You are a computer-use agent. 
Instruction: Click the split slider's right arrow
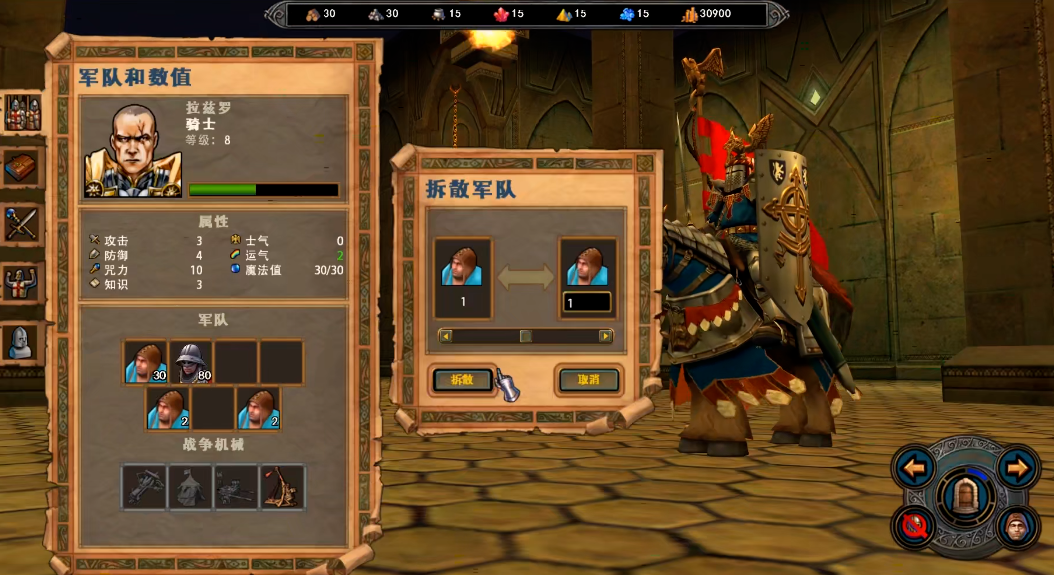coord(605,336)
